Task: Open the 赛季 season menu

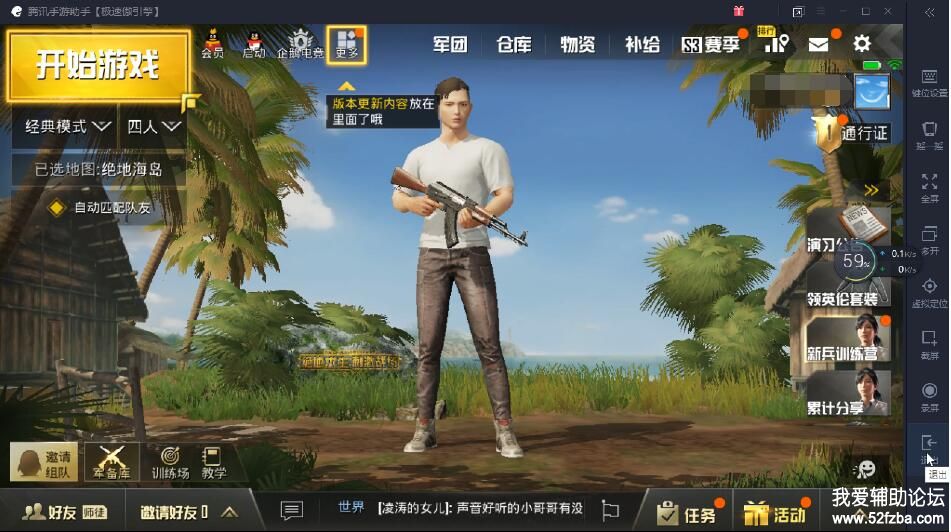Action: (710, 45)
